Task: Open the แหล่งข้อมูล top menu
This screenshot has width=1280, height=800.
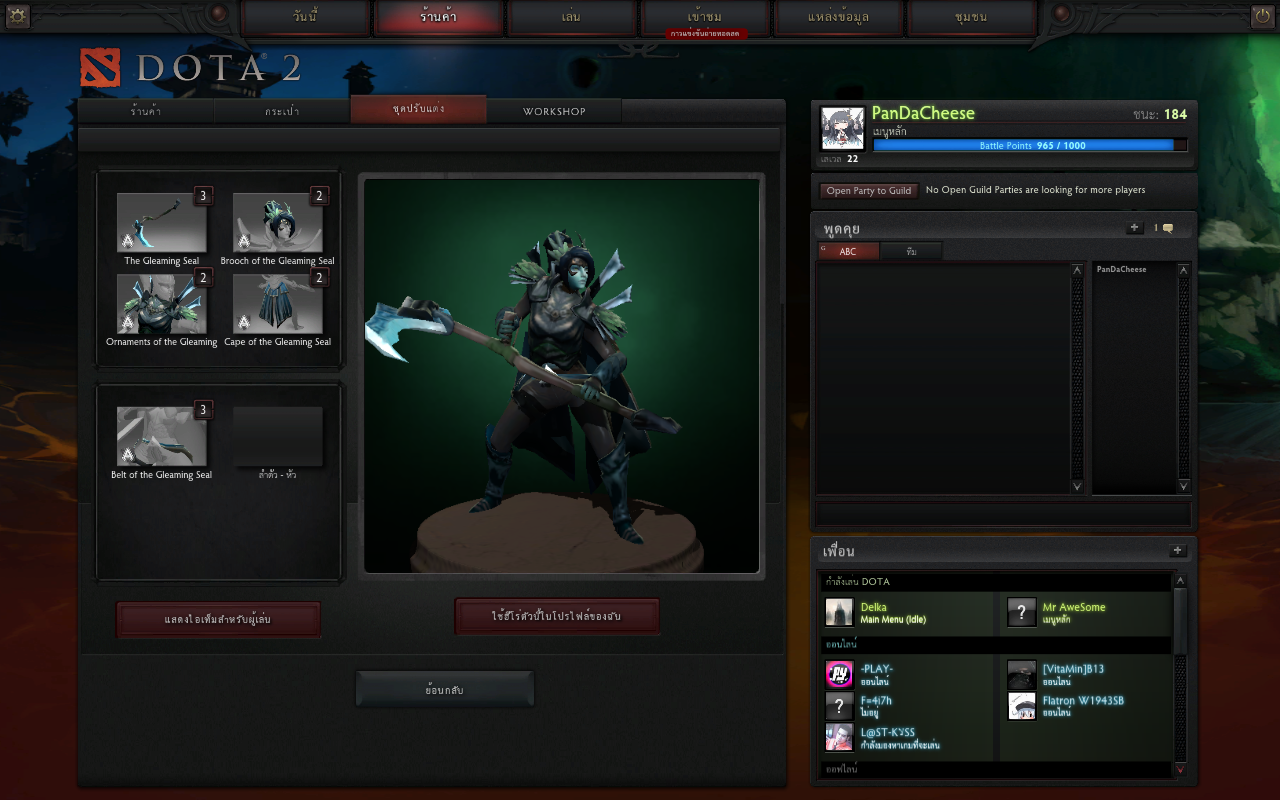Action: 840,18
